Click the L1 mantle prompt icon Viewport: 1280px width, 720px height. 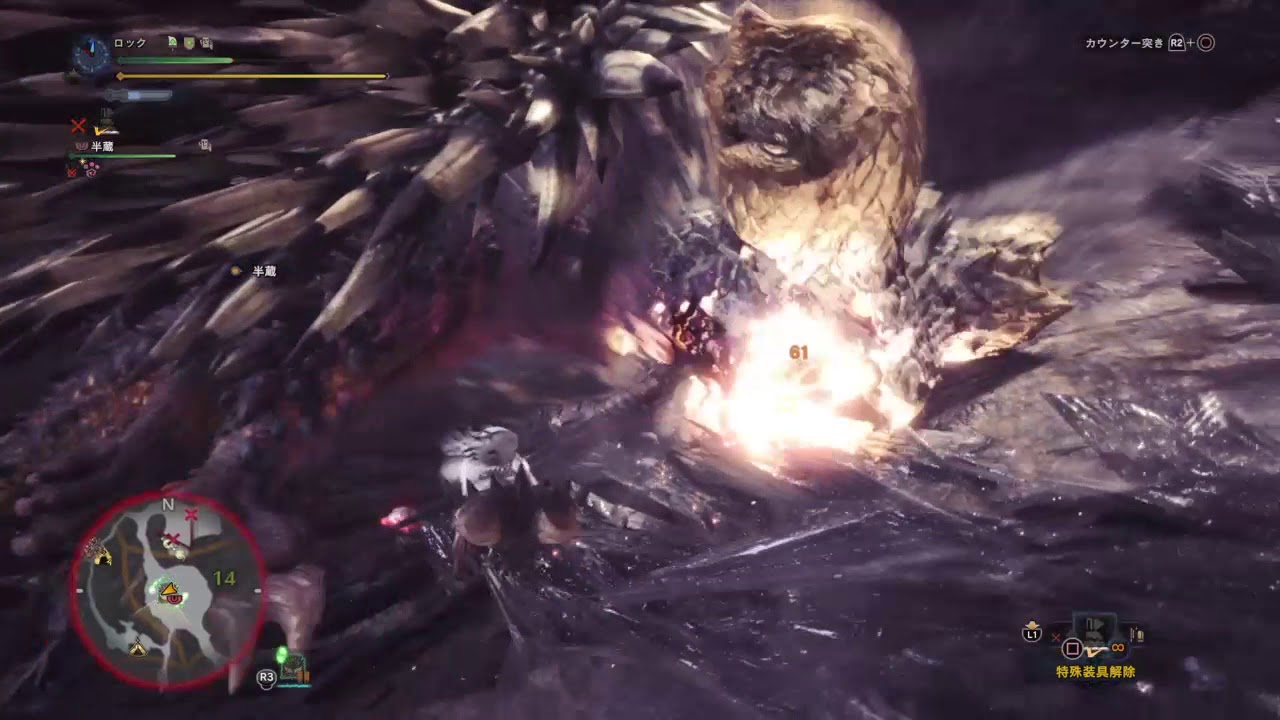[1032, 633]
